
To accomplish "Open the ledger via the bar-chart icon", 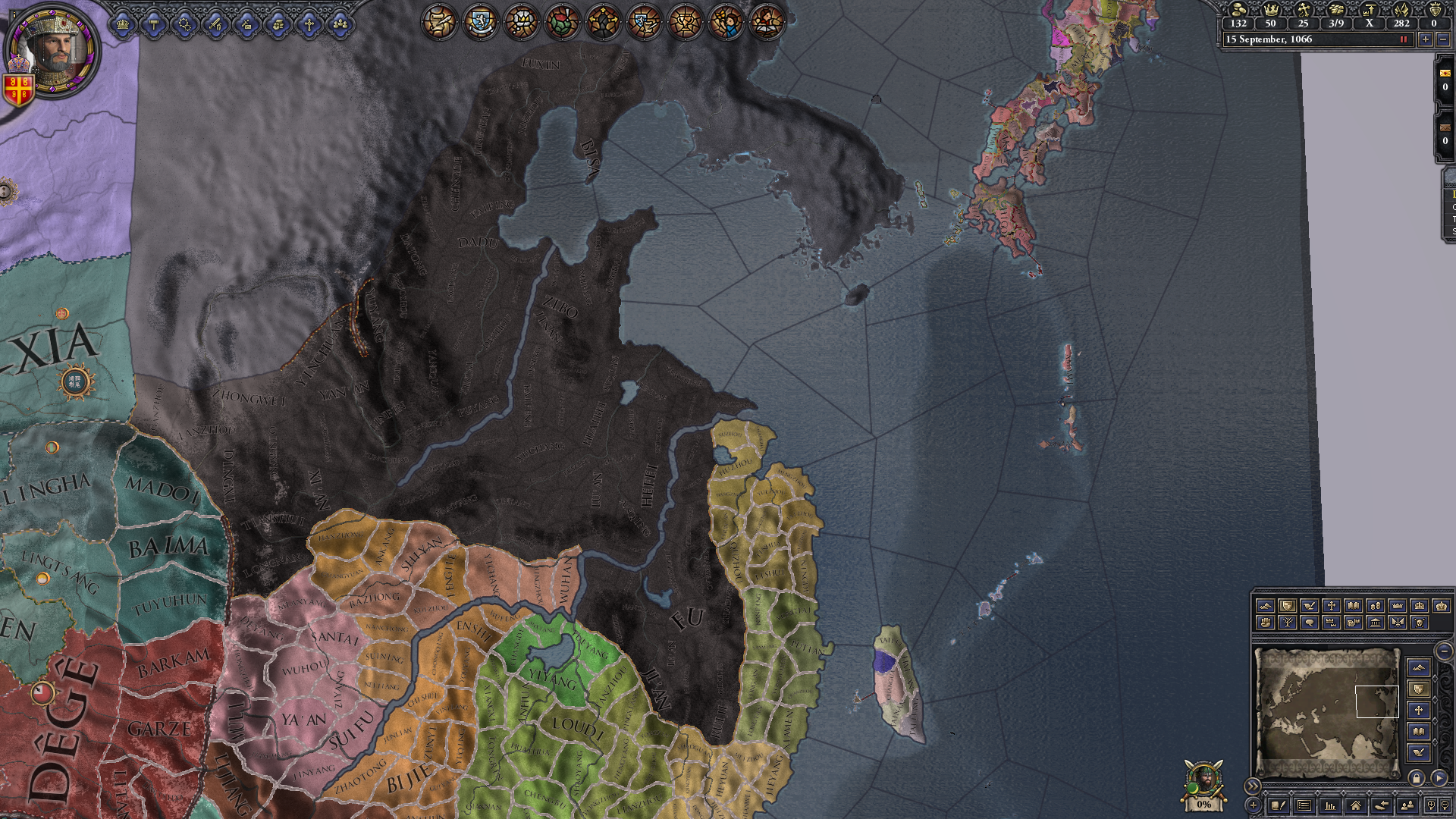I will (1331, 806).
